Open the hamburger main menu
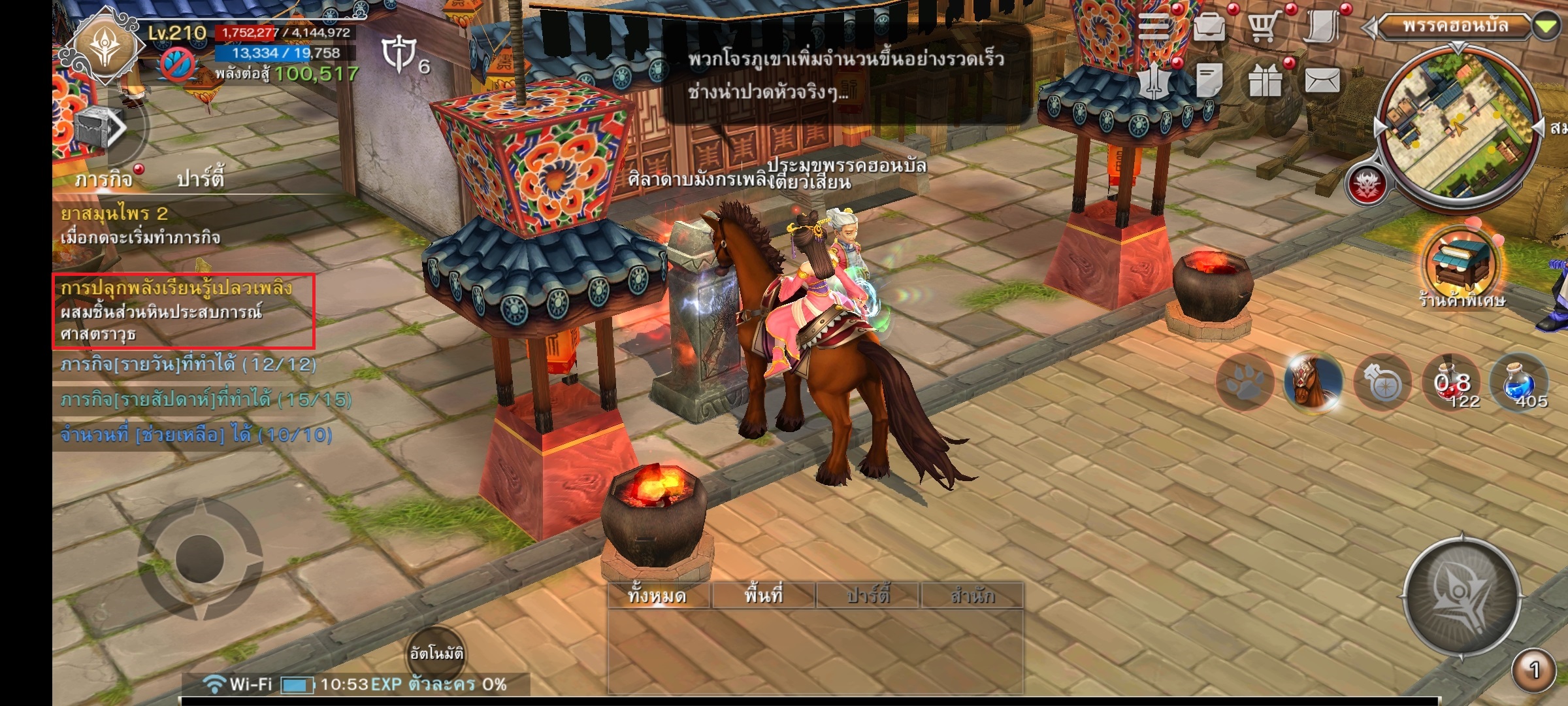 click(x=1155, y=27)
